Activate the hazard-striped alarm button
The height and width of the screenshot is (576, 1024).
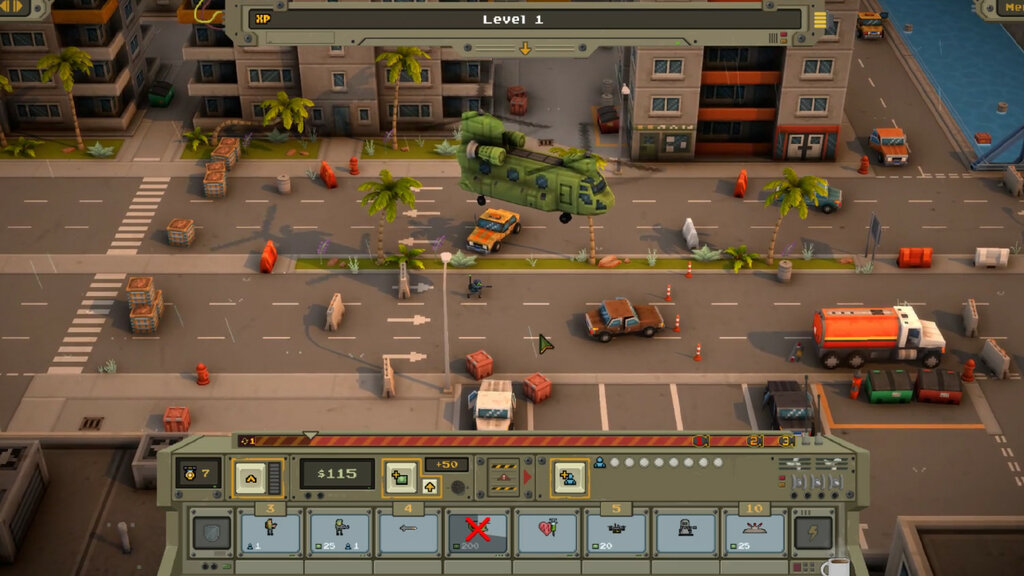pyautogui.click(x=503, y=478)
